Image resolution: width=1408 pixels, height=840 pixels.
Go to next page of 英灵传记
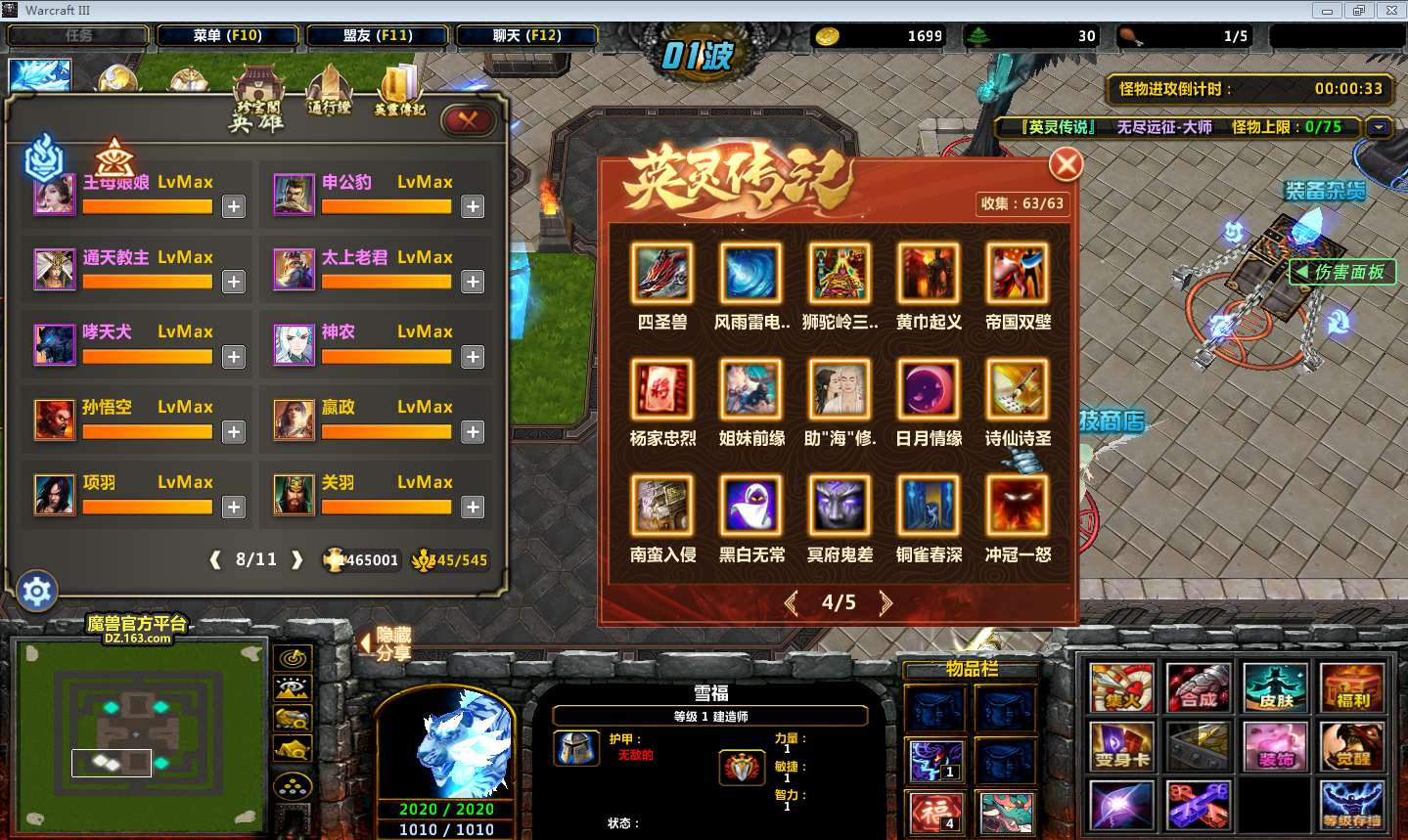click(886, 602)
